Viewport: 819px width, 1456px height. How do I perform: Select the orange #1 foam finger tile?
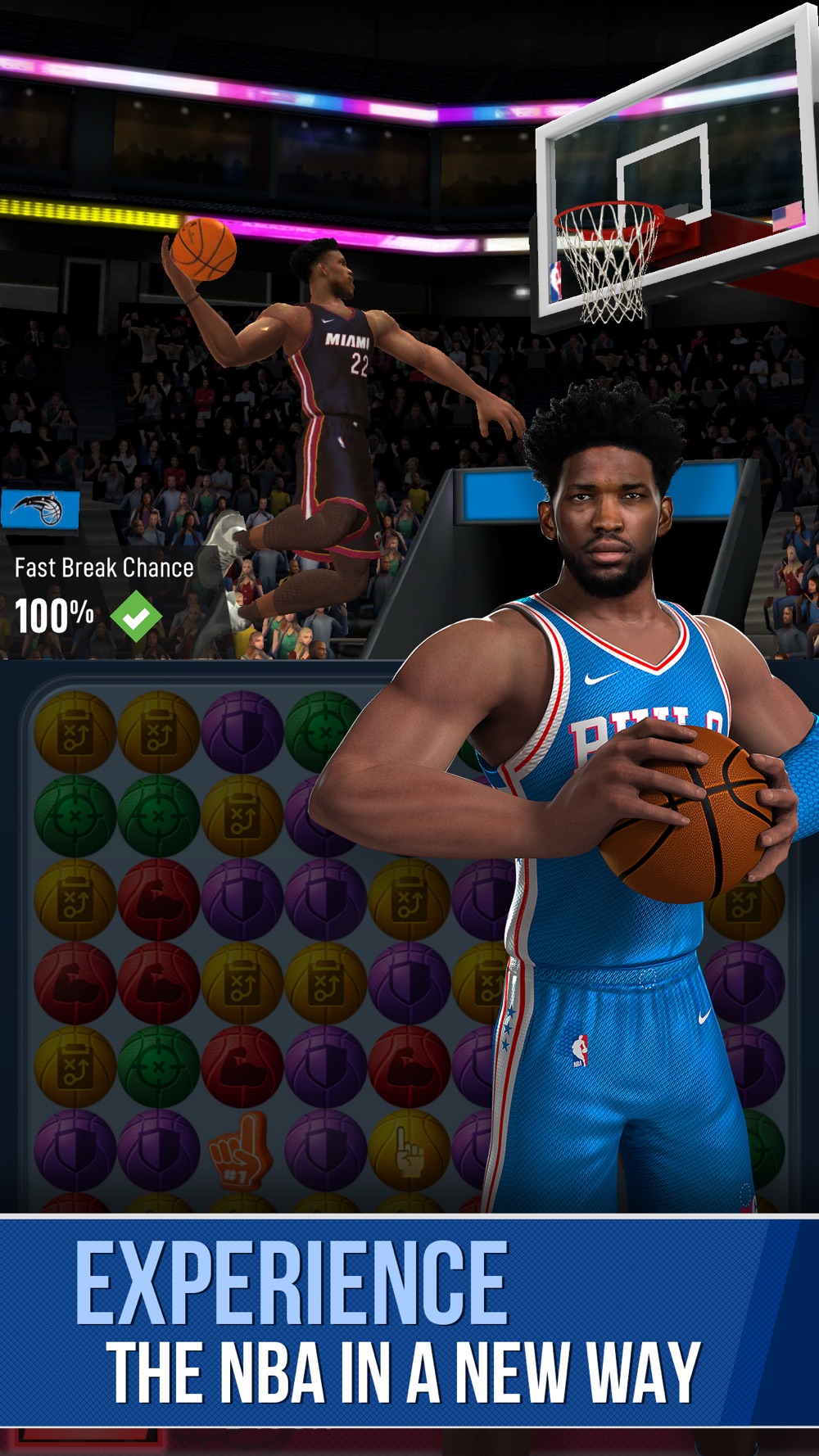pos(239,1150)
